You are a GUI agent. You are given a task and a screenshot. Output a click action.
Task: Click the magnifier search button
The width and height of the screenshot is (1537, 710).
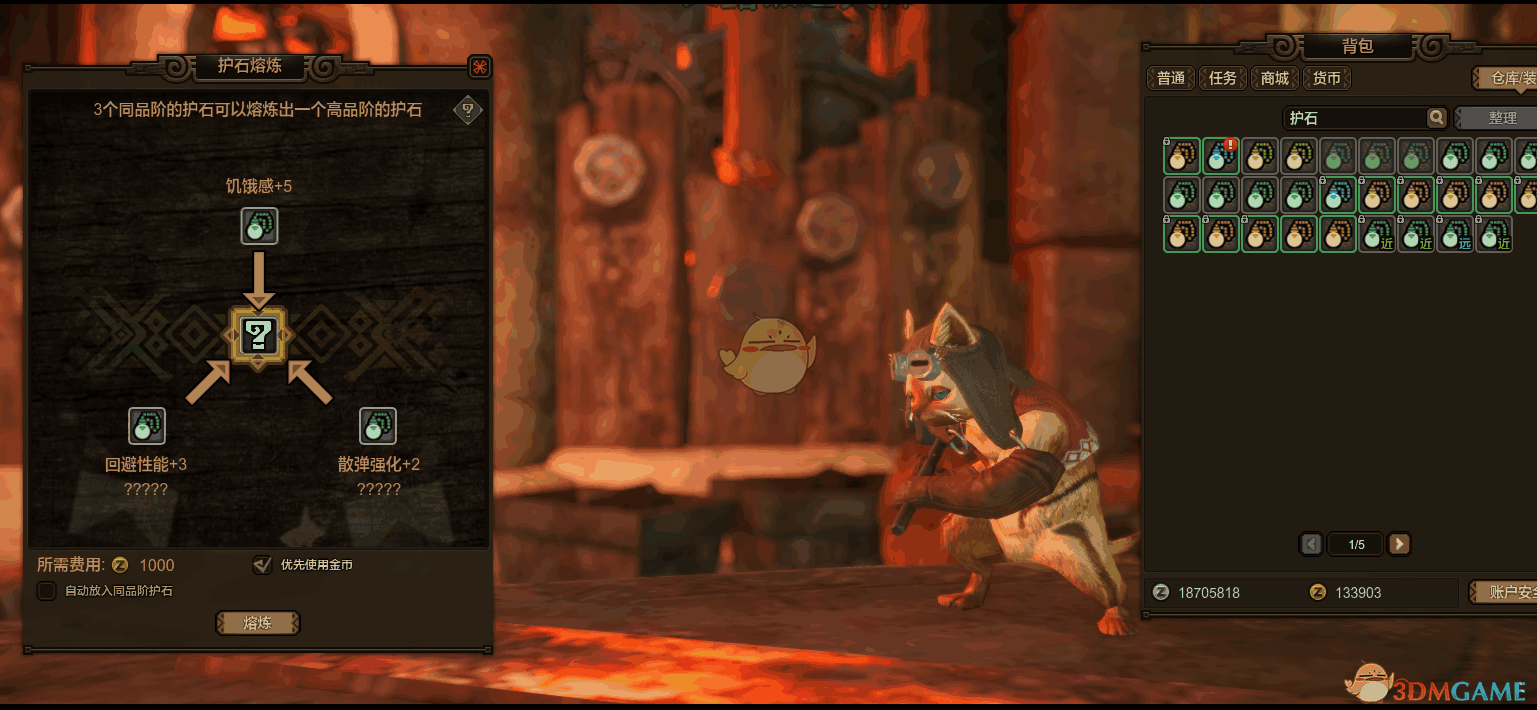point(1437,118)
